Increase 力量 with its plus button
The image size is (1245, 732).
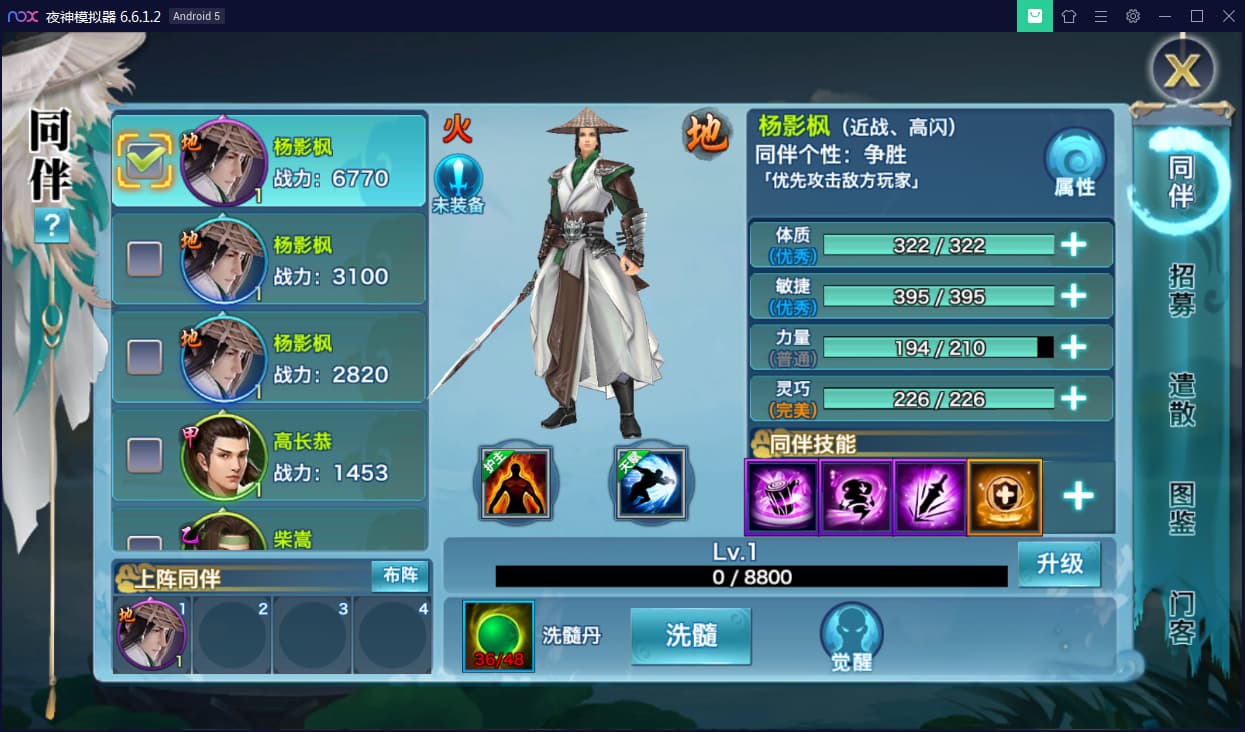tap(1074, 347)
